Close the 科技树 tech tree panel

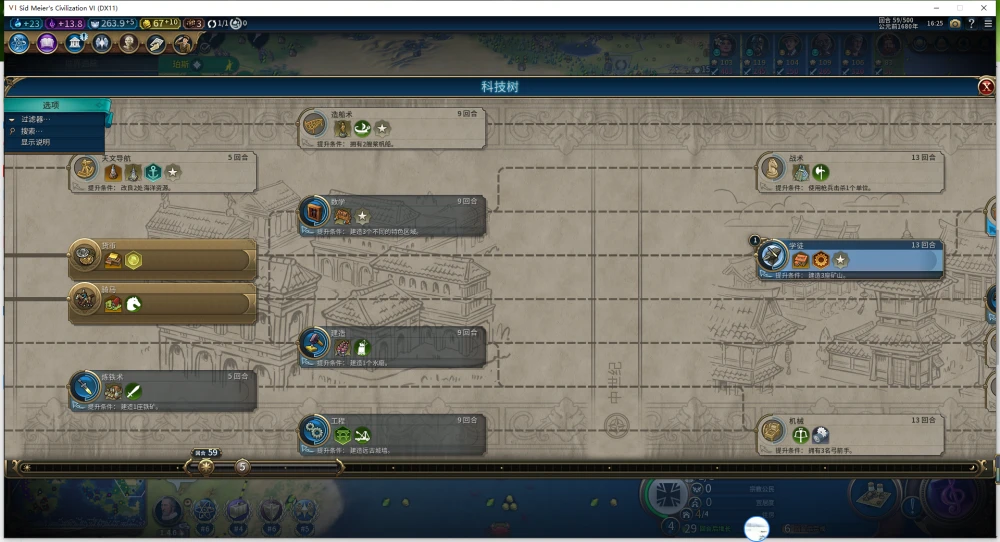pos(986,88)
